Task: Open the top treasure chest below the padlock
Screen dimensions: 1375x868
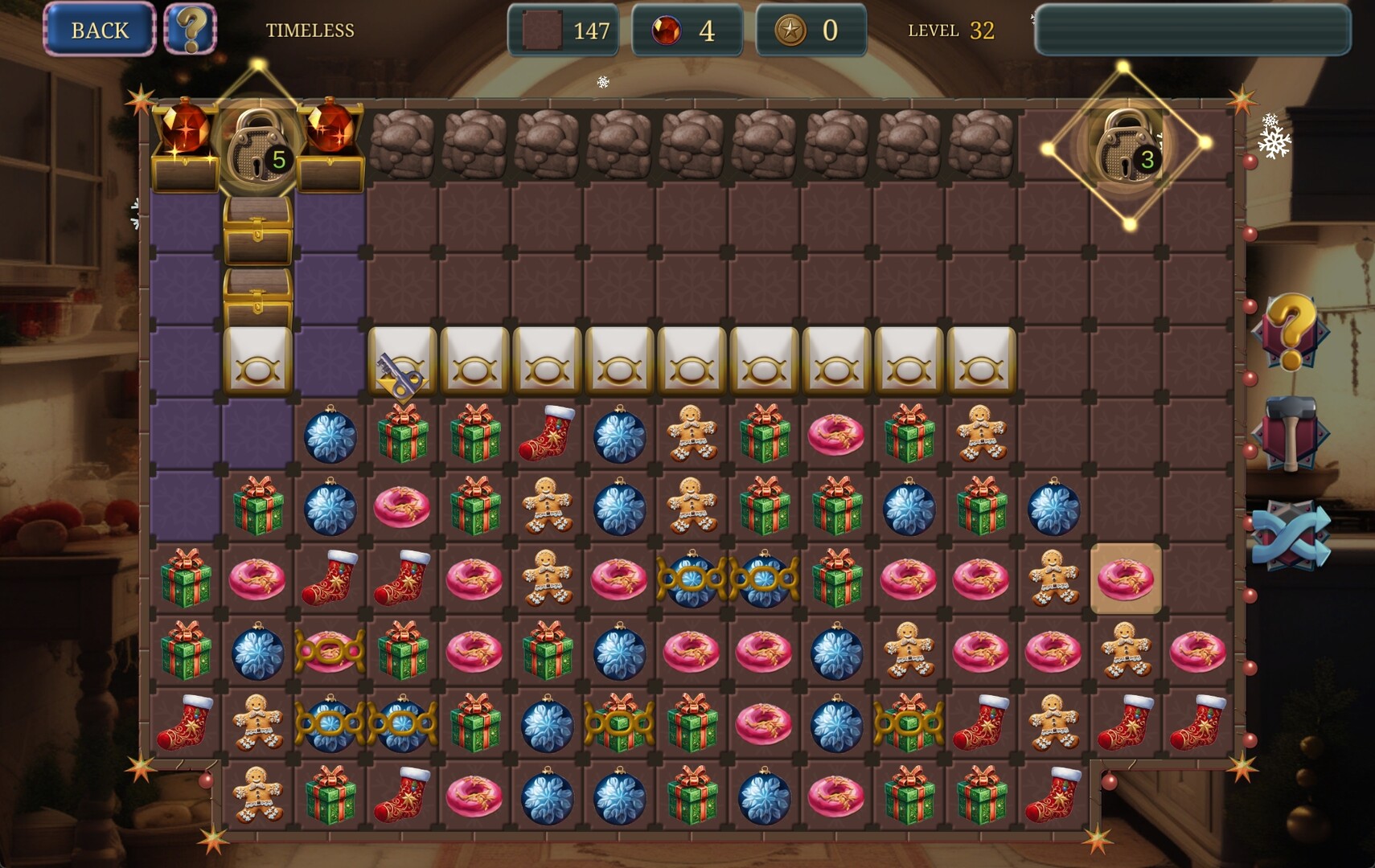Action: (259, 233)
